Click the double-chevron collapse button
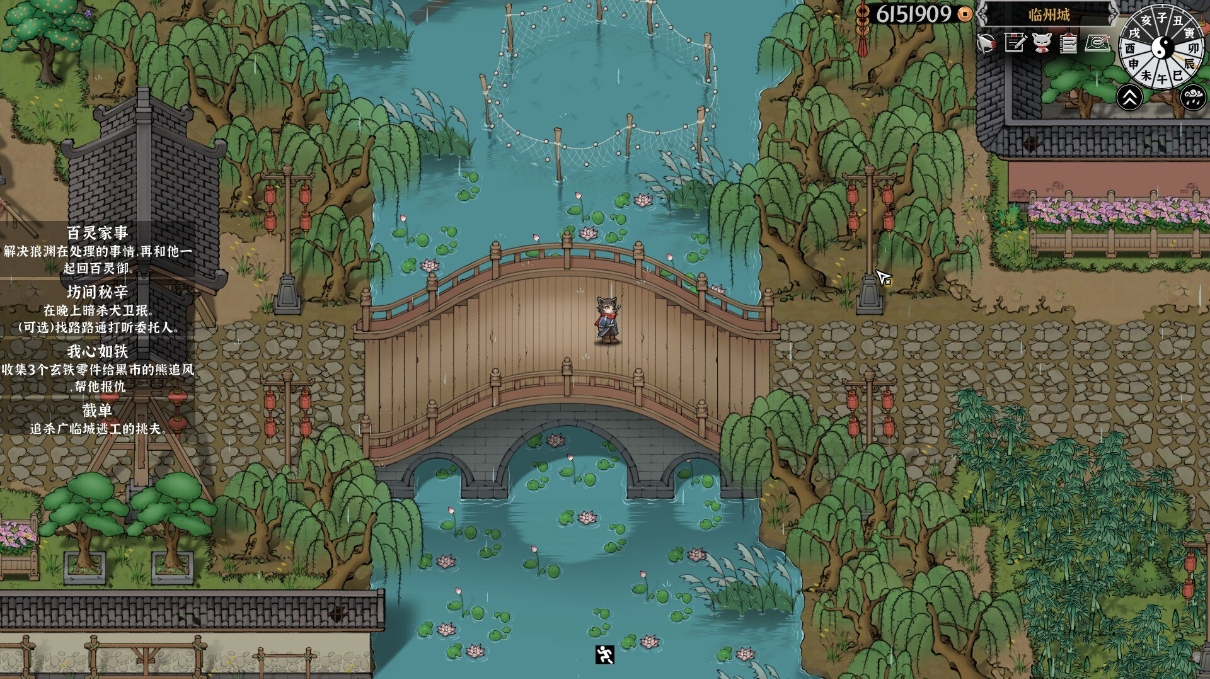This screenshot has width=1210, height=679. coord(1130,96)
